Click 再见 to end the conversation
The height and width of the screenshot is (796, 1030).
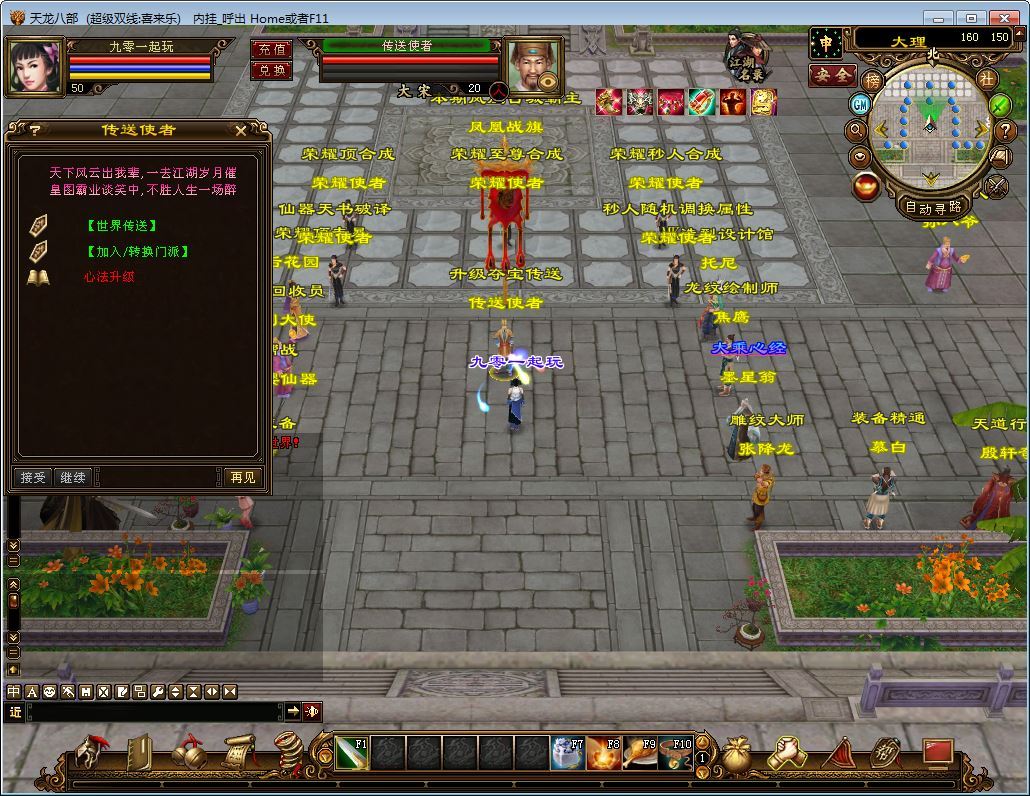[242, 478]
